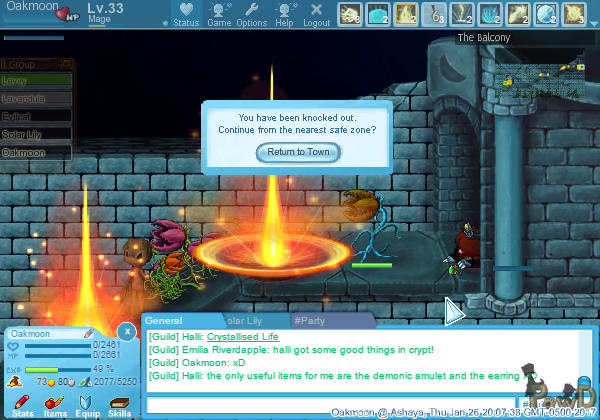Open the Items inventory
Image resolution: width=600 pixels, height=420 pixels.
click(x=55, y=403)
